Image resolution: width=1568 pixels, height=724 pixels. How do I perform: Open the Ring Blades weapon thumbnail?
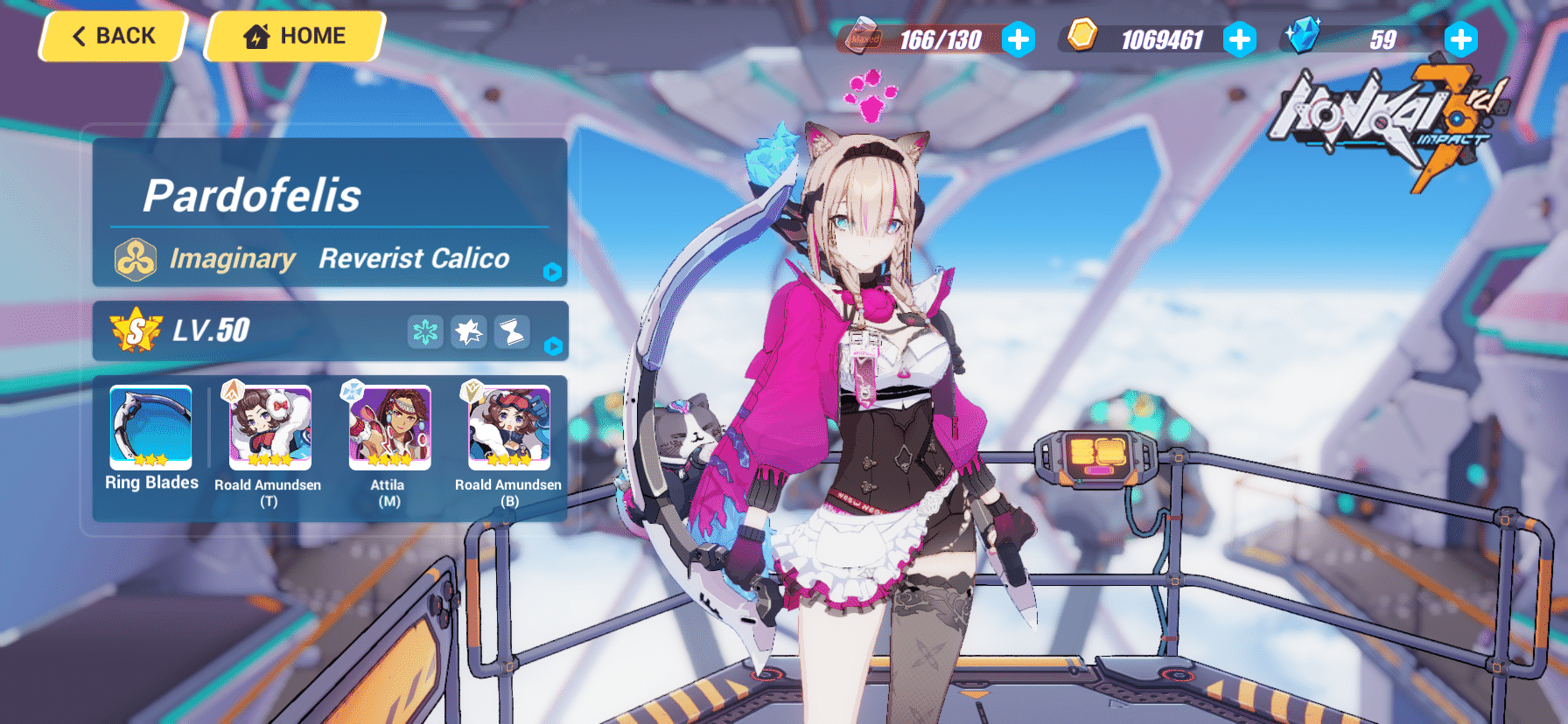pos(150,428)
